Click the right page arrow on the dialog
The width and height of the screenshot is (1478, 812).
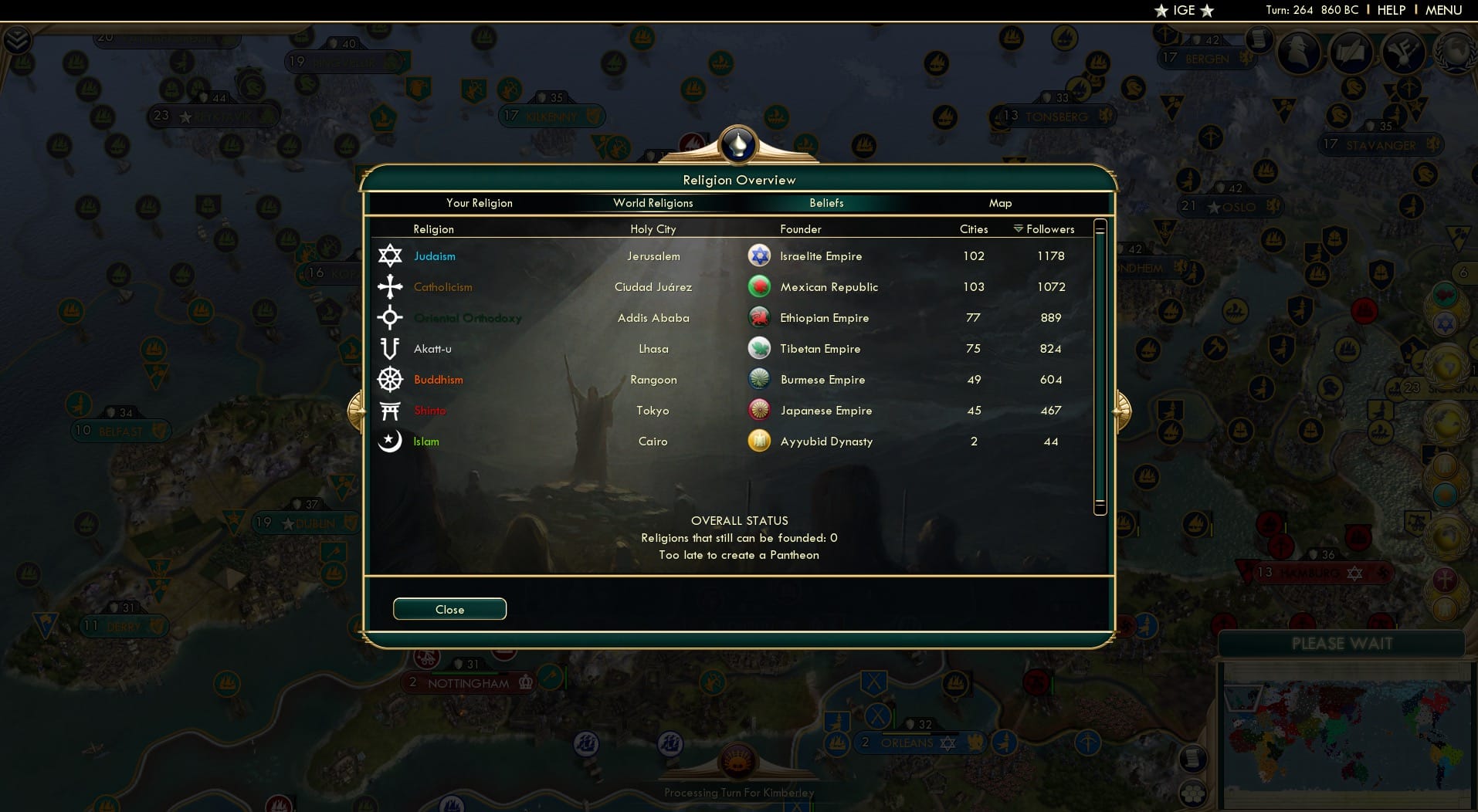pos(1121,411)
